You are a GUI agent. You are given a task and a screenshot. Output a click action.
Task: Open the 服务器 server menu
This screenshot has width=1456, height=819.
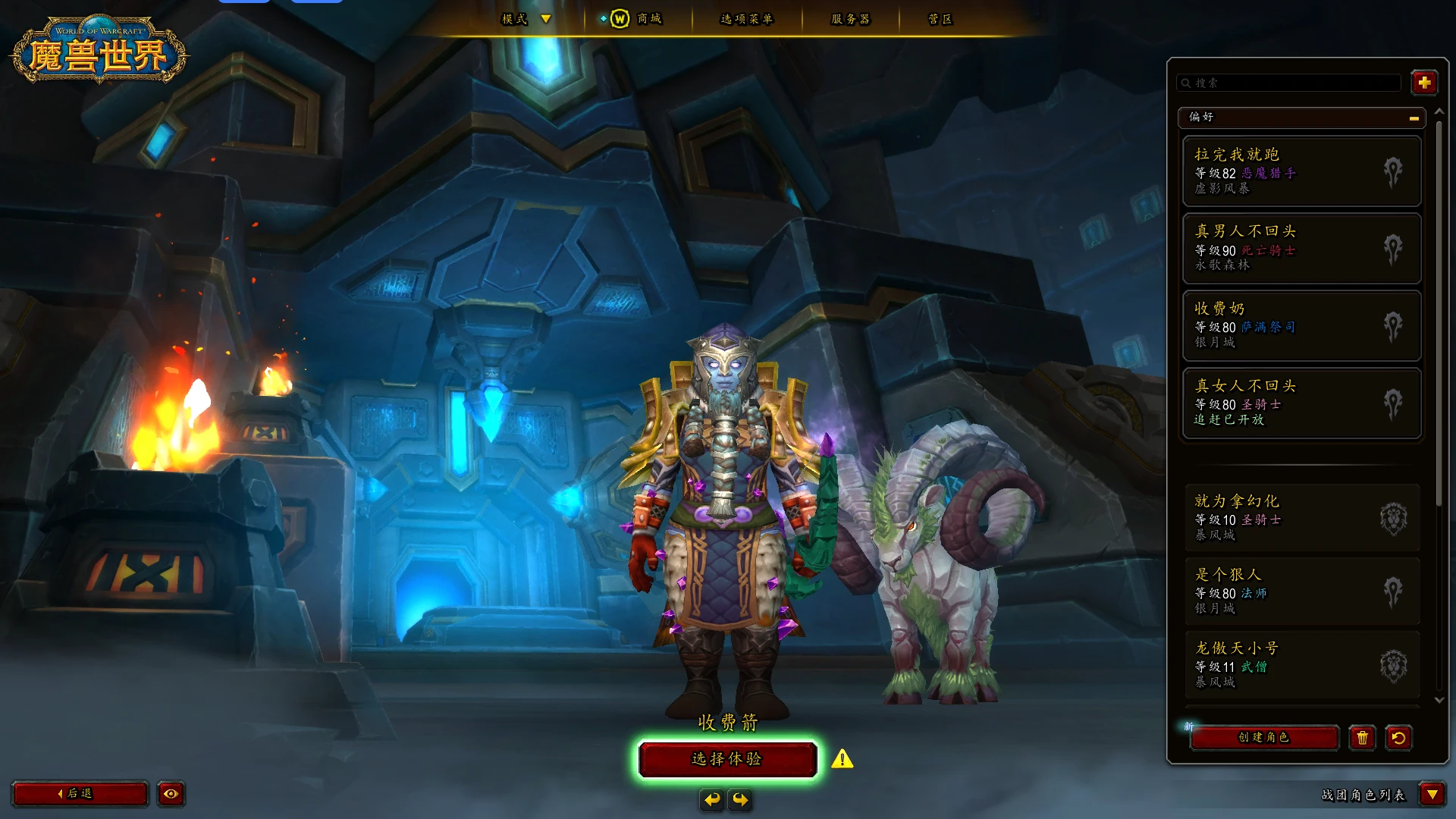click(x=850, y=19)
